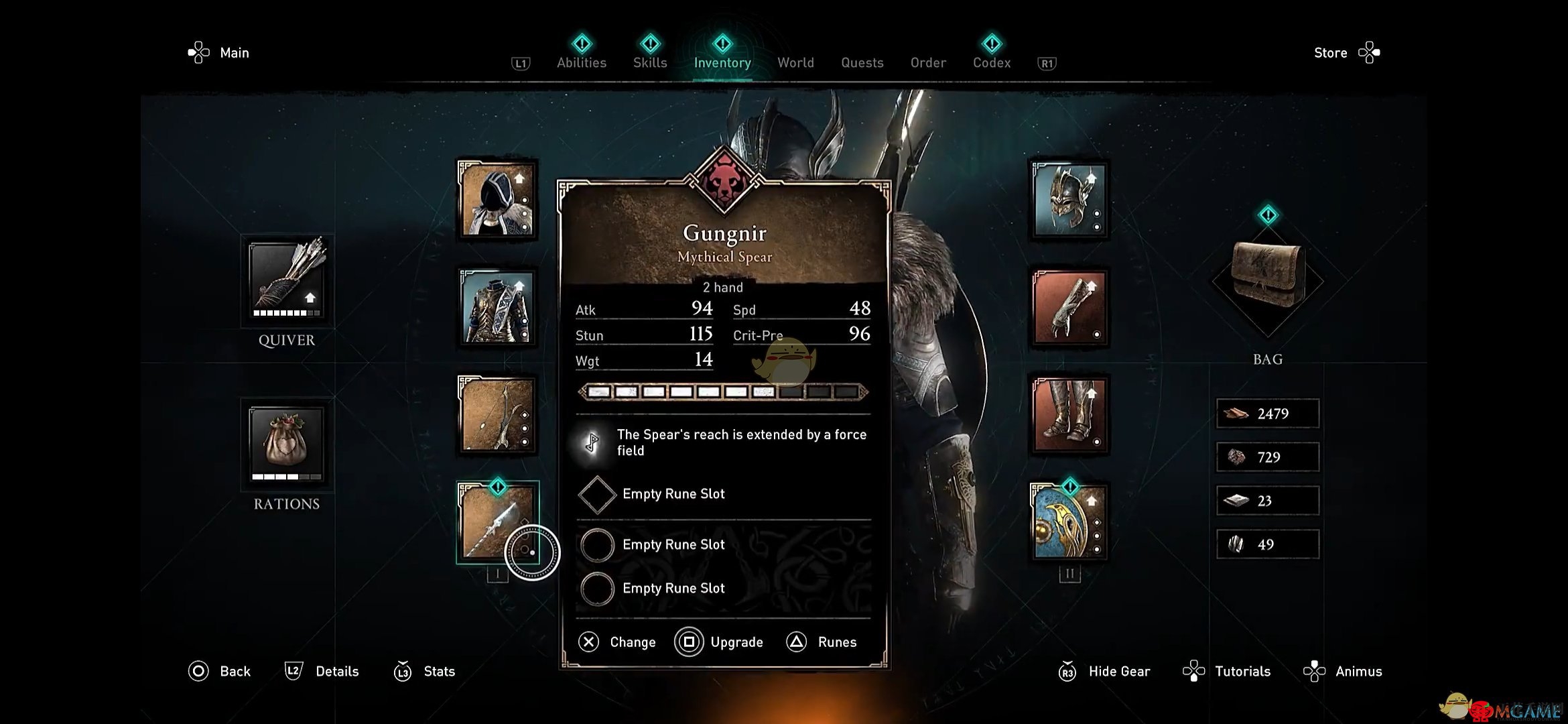Choose the Gungnir spear slot
The image size is (1568, 724).
(x=496, y=522)
